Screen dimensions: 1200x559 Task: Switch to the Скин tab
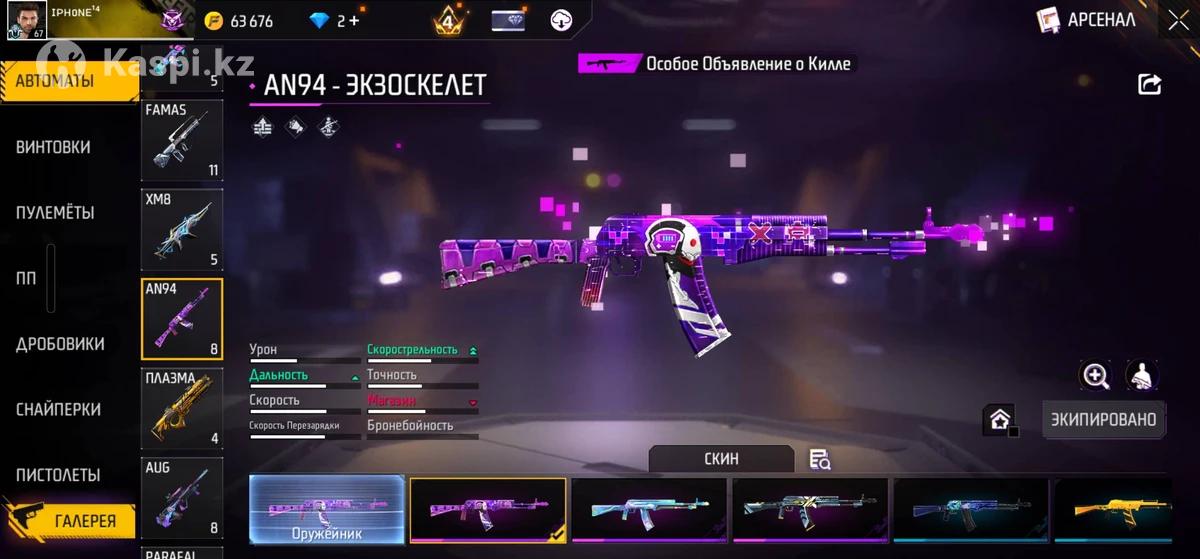pyautogui.click(x=721, y=459)
